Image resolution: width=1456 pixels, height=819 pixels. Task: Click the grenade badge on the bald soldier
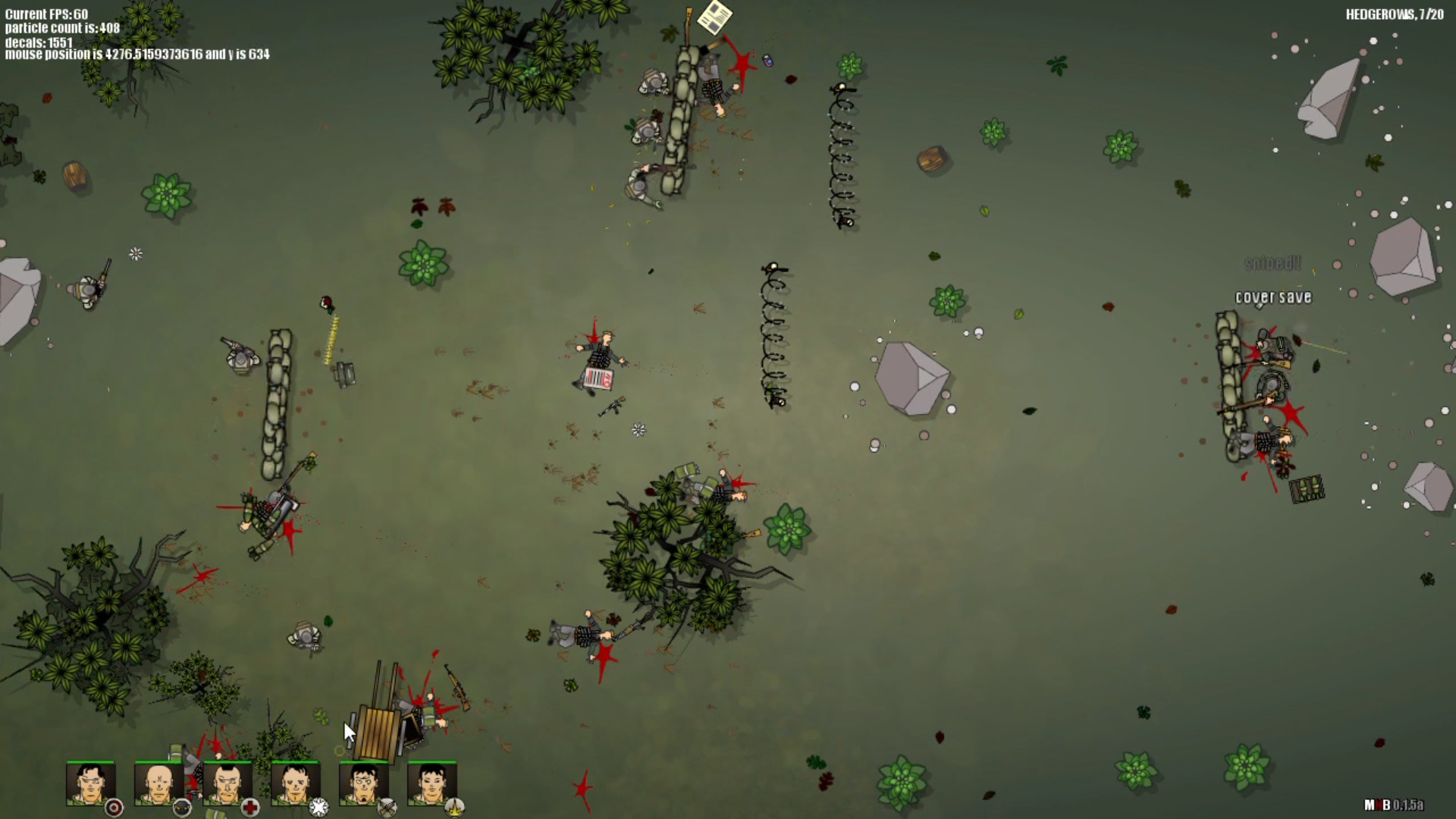click(180, 808)
